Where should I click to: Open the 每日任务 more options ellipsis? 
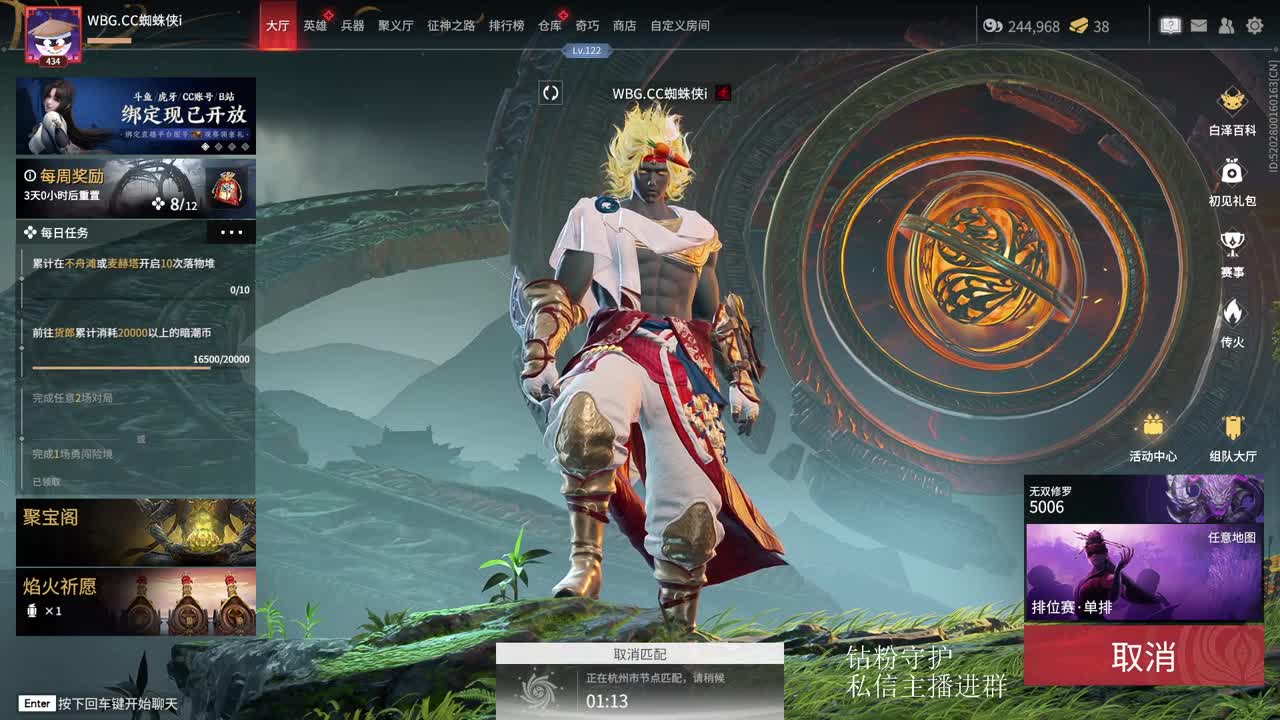click(232, 232)
